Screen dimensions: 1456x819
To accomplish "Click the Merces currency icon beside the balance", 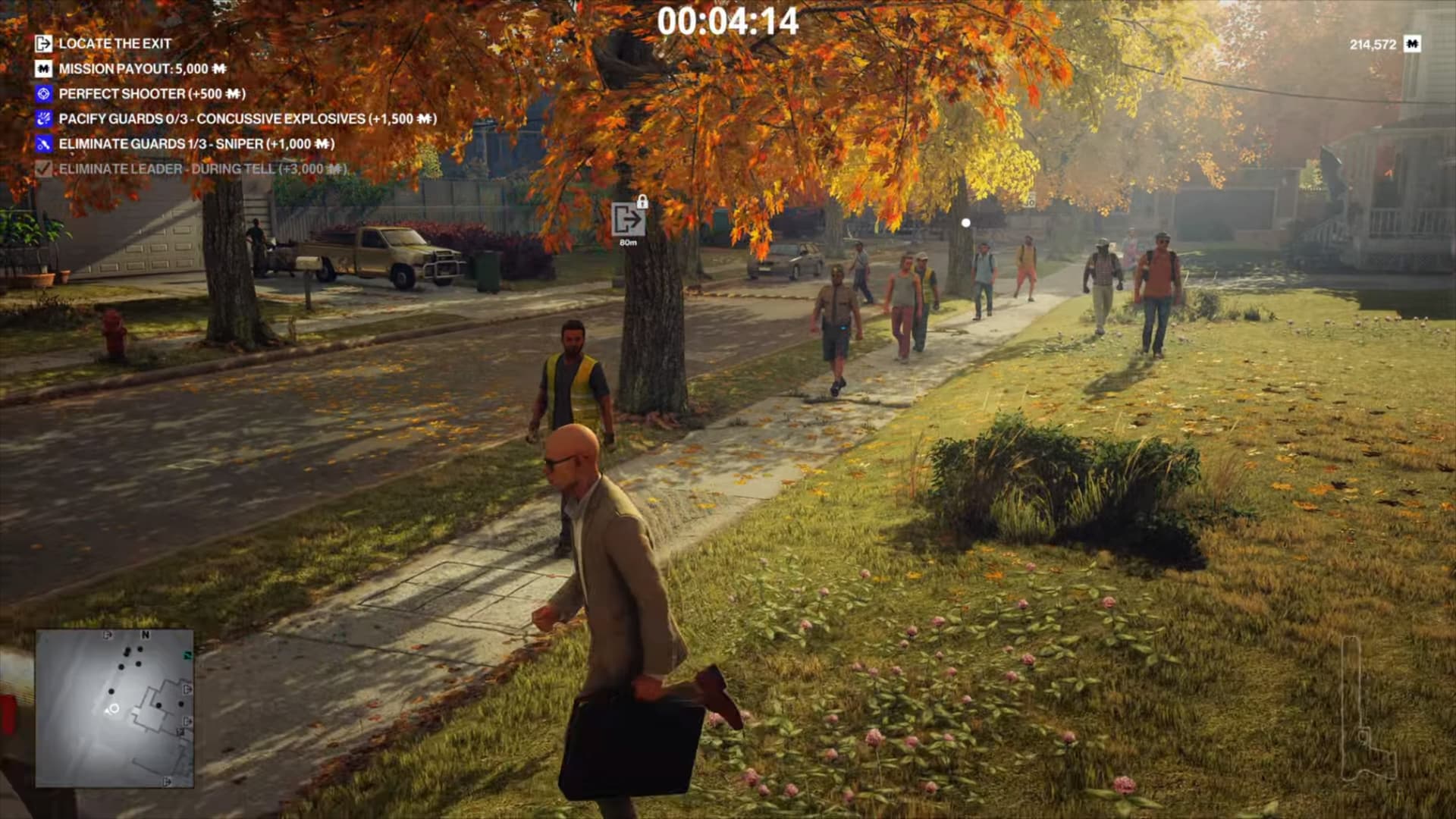I will [1411, 44].
